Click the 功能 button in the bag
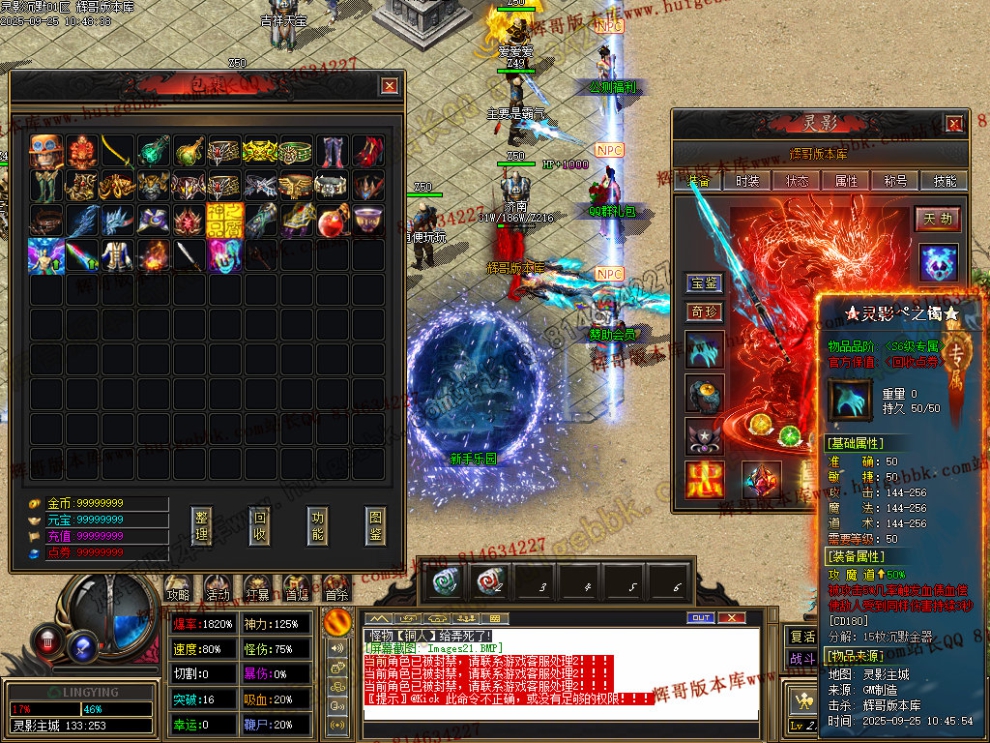 pos(318,527)
